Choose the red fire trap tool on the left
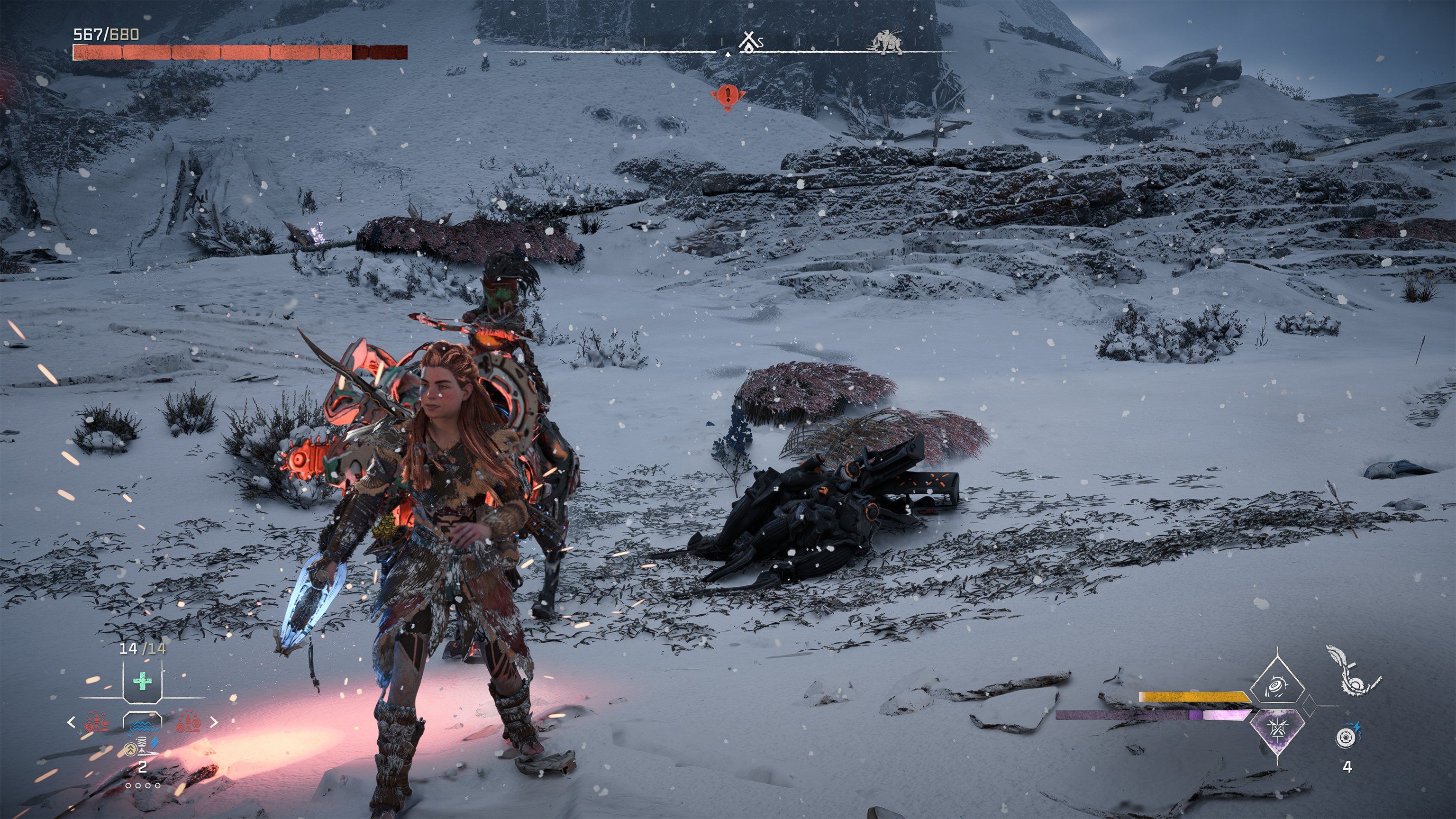This screenshot has height=819, width=1456. coord(97,723)
